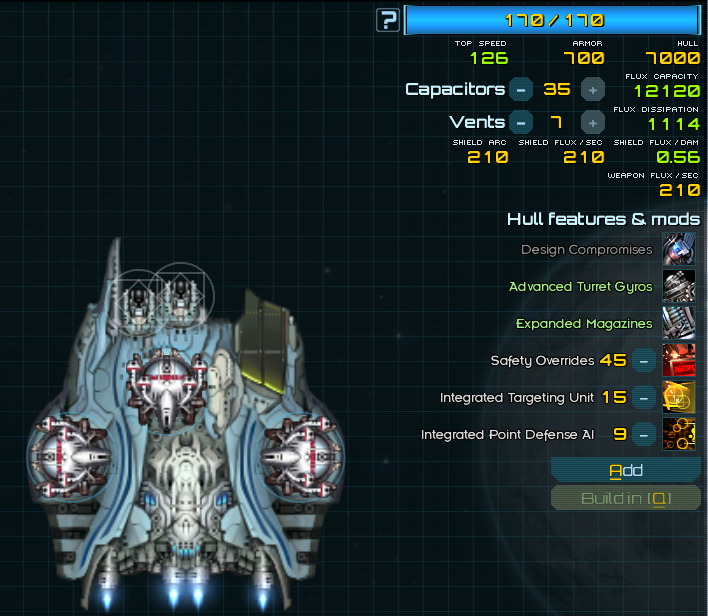Screen dimensions: 708x616
Task: Choose the Expanded Magazines icon
Action: coord(679,323)
